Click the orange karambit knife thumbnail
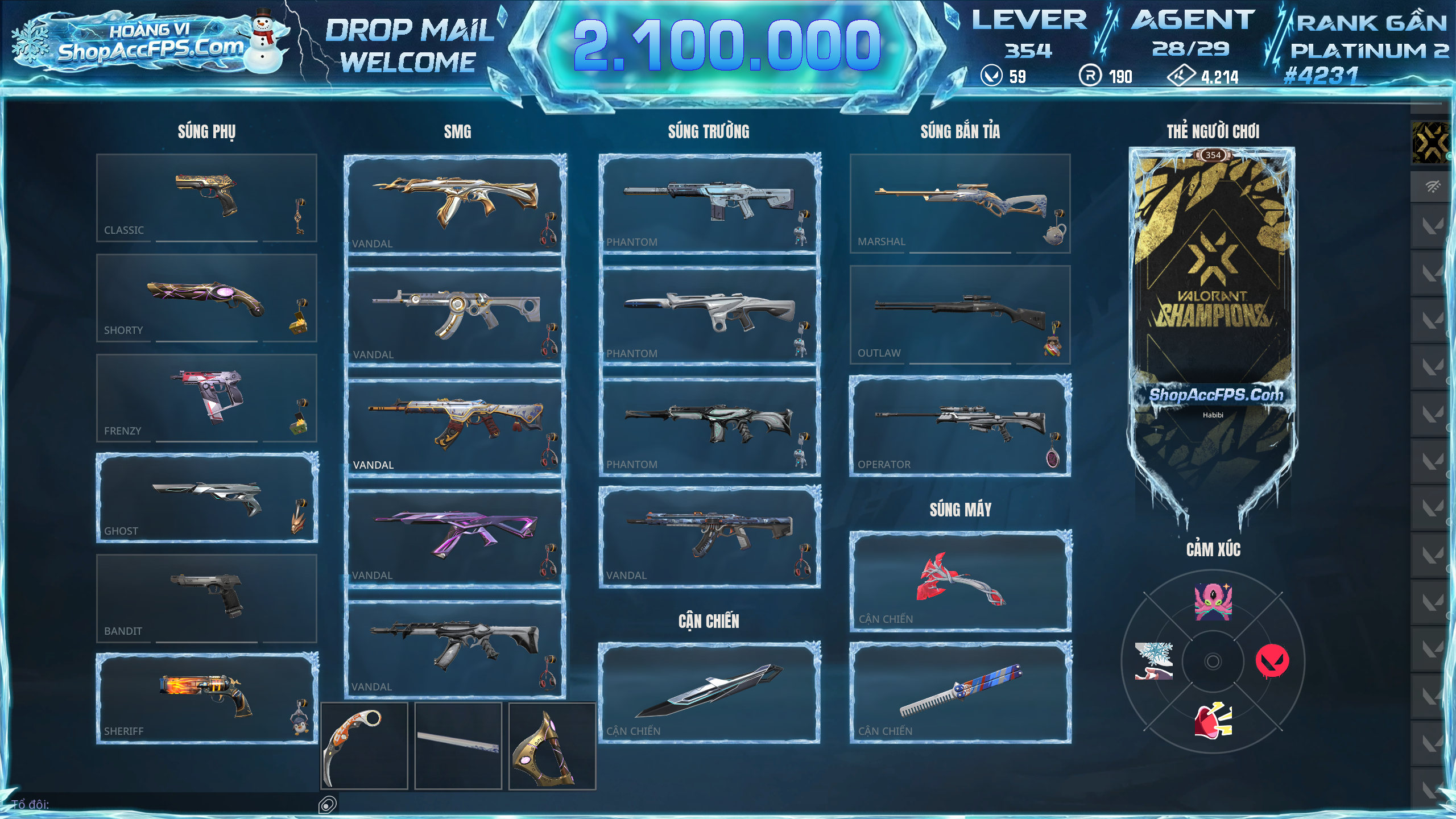 tap(364, 746)
